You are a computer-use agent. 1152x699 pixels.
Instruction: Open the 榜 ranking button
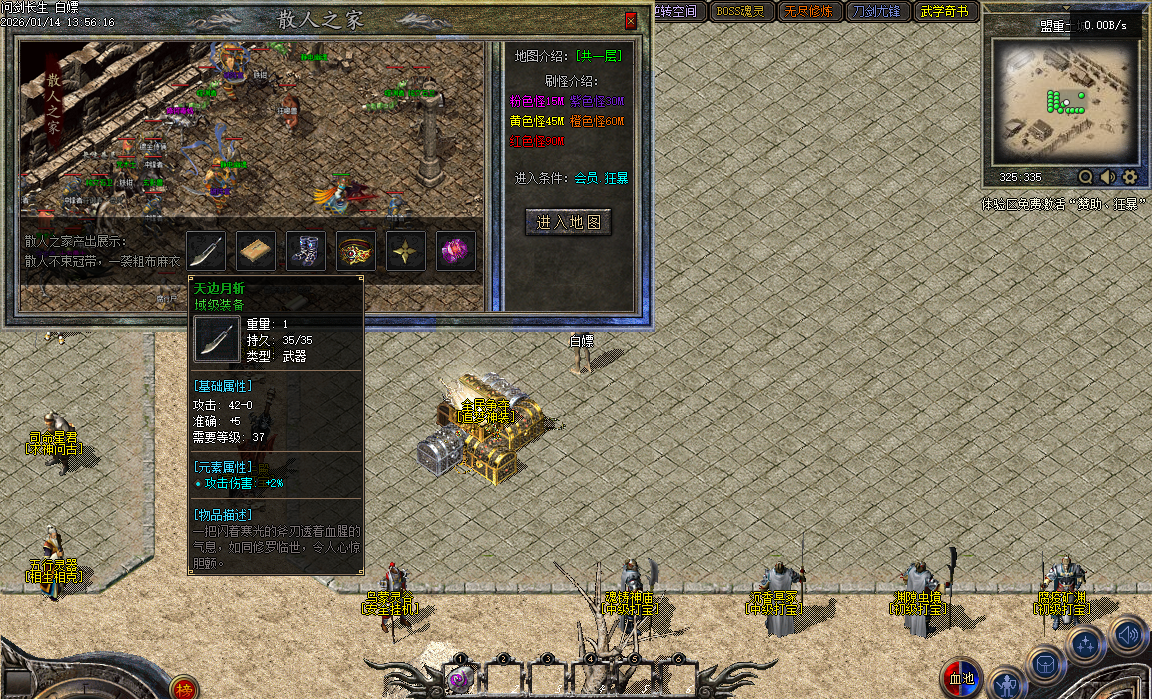[x=183, y=688]
